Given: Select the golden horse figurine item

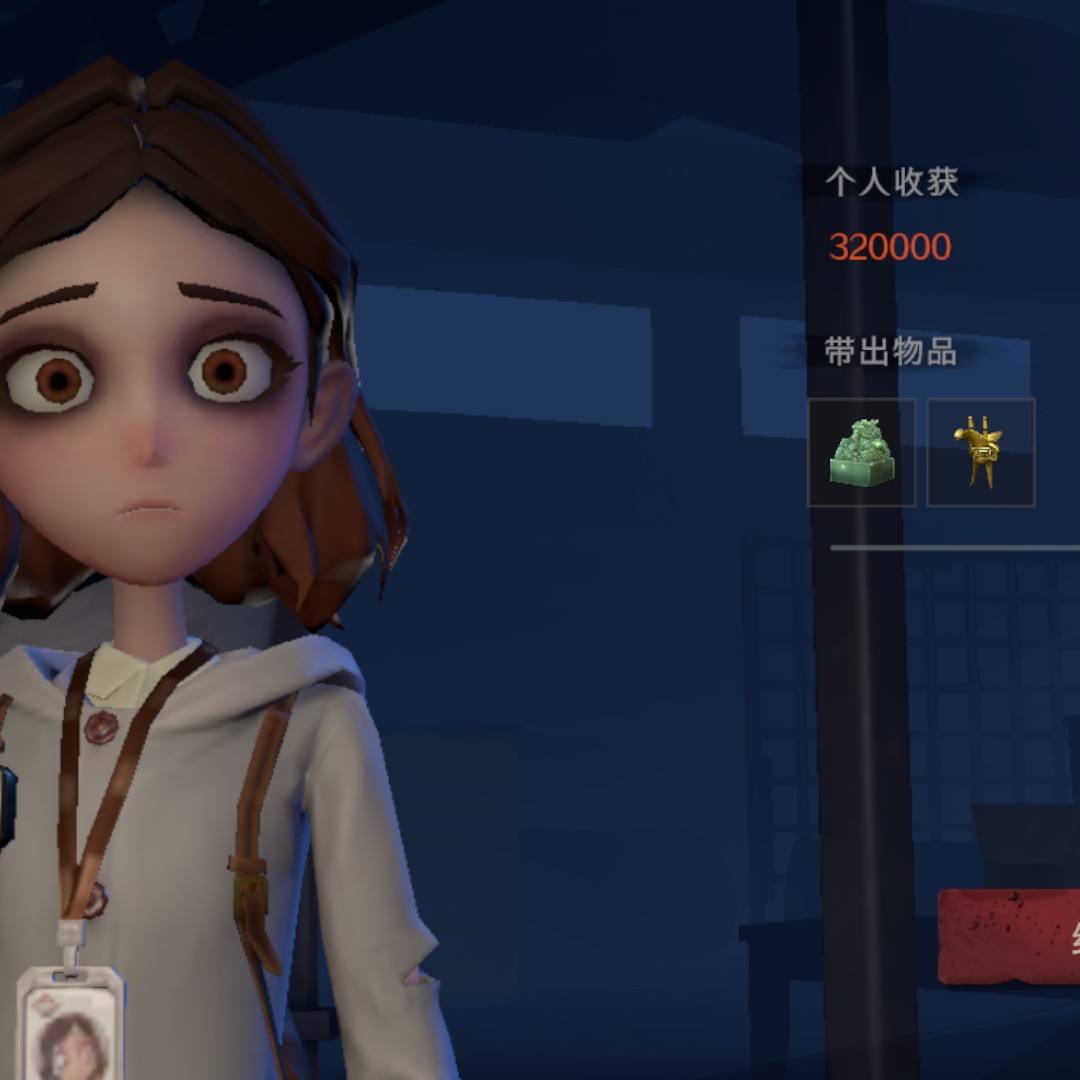Looking at the screenshot, I should 980,453.
